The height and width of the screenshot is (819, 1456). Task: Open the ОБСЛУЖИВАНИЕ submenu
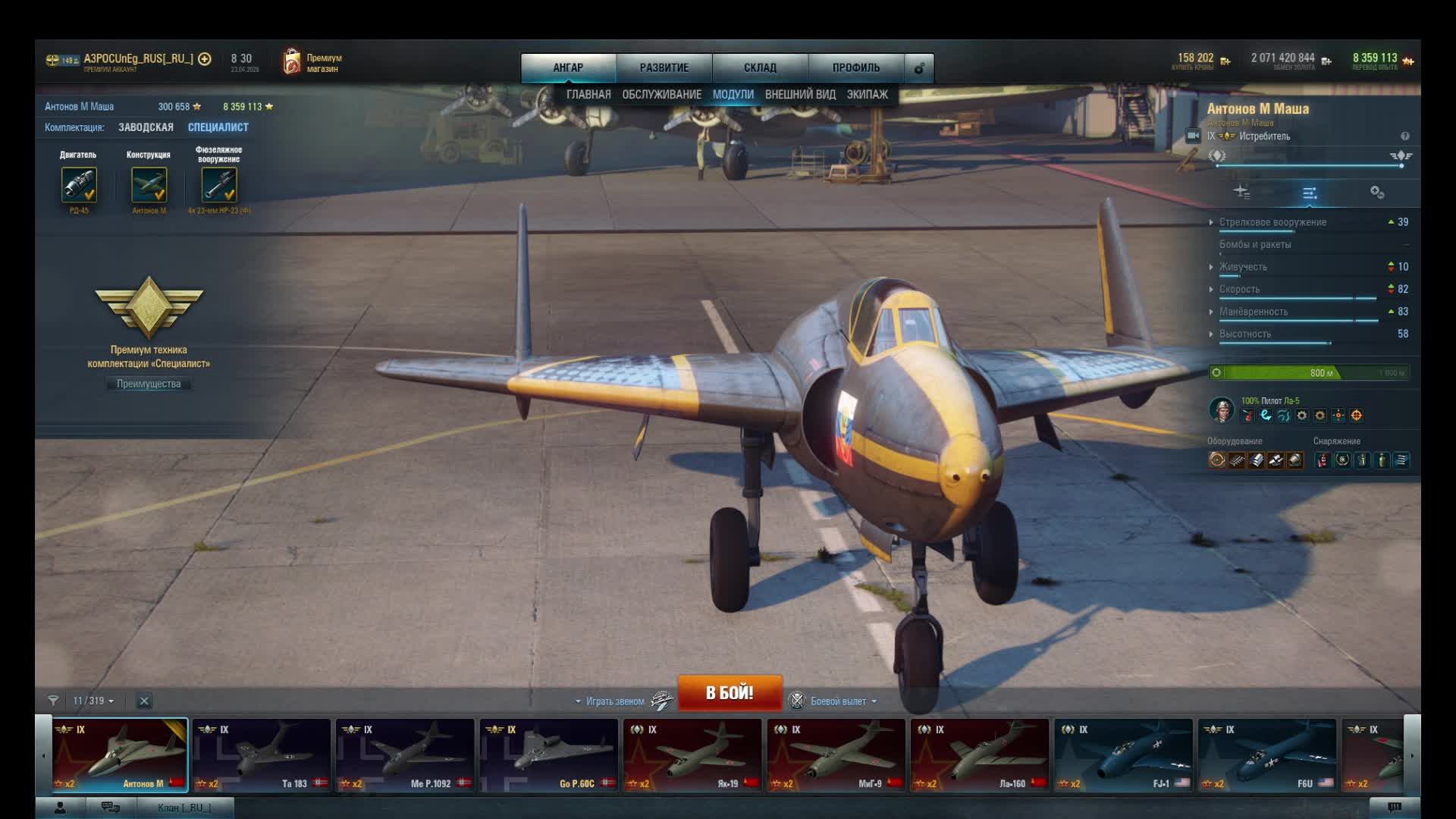661,95
